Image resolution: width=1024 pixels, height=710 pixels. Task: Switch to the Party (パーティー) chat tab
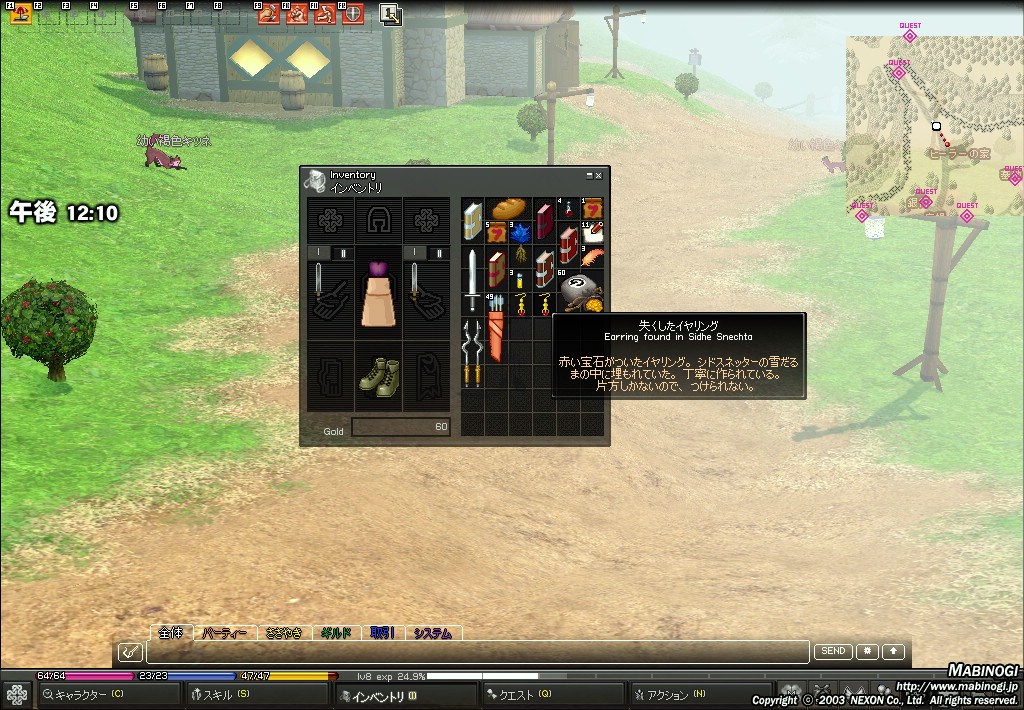point(224,633)
